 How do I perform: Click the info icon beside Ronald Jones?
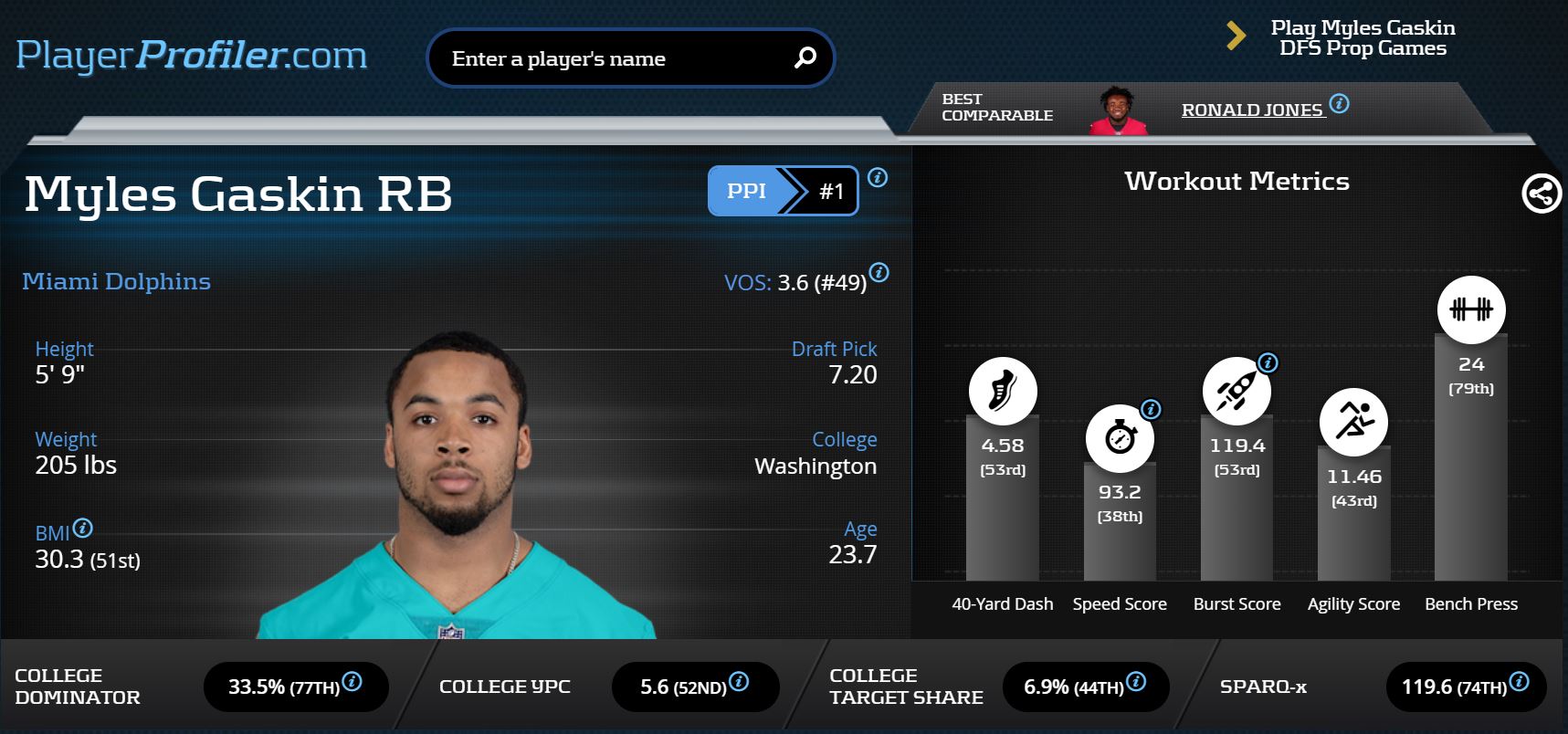1339,103
